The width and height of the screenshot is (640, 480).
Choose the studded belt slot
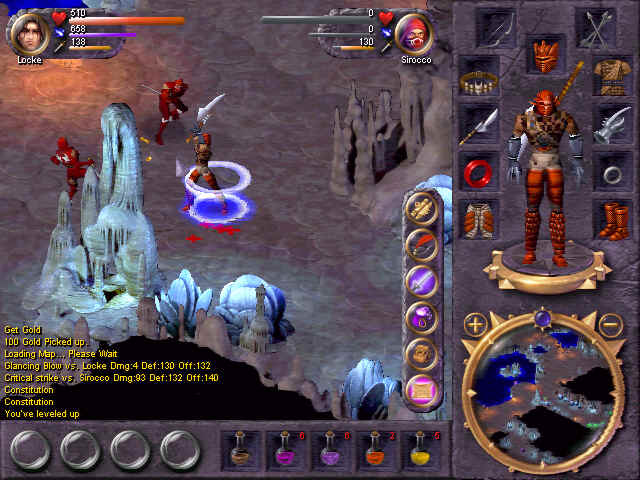point(479,77)
